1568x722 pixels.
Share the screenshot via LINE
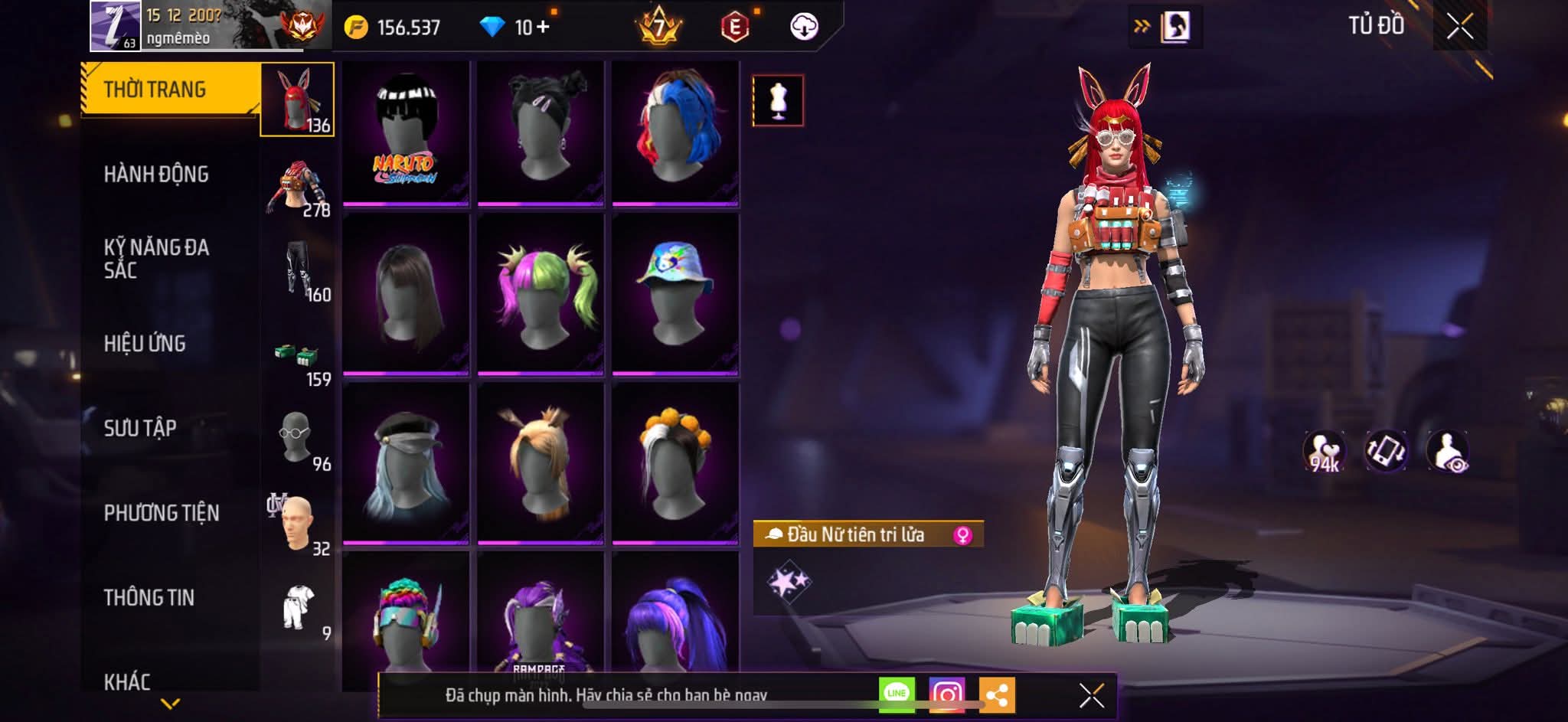point(896,694)
